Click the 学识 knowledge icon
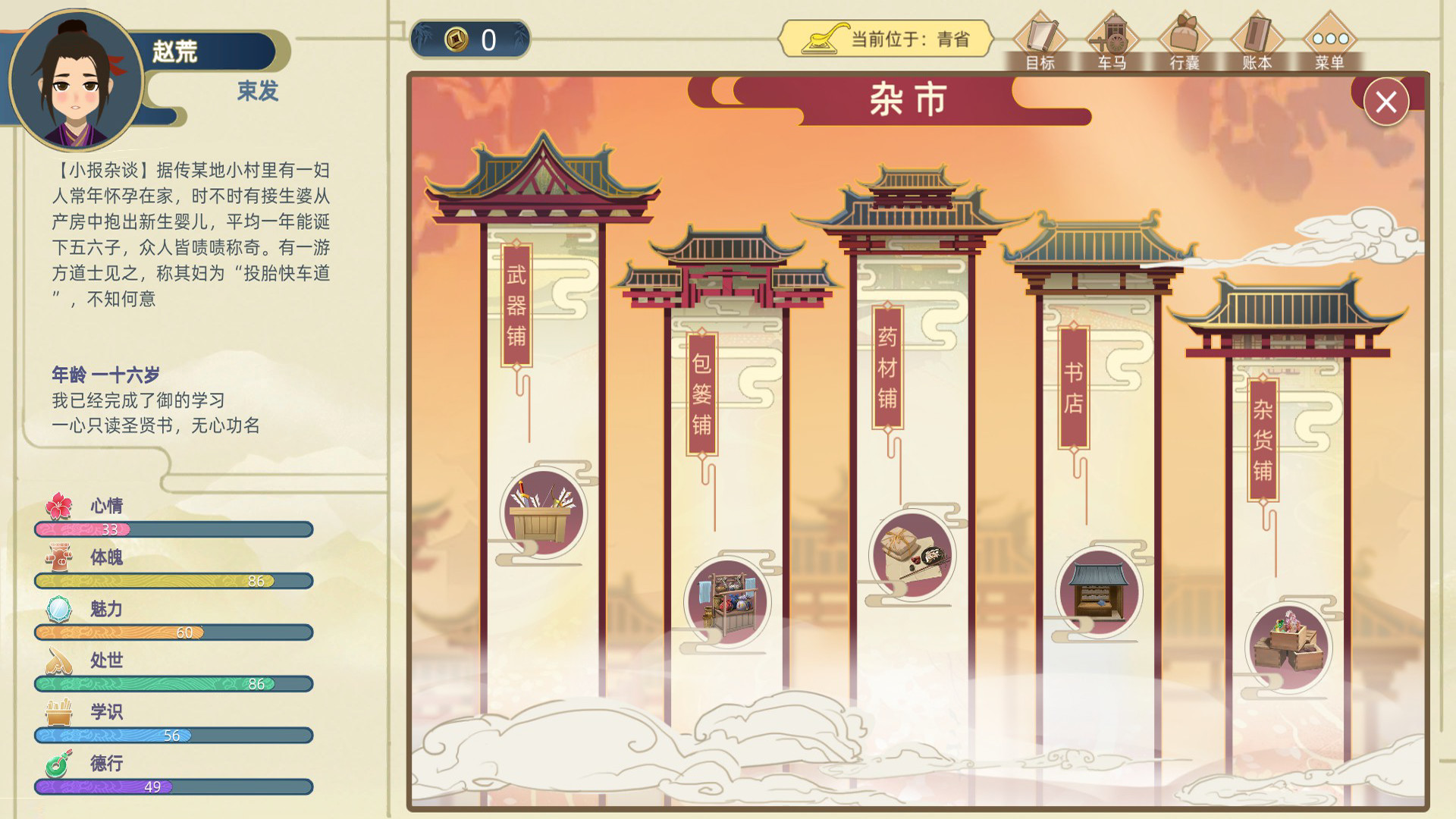 point(60,712)
